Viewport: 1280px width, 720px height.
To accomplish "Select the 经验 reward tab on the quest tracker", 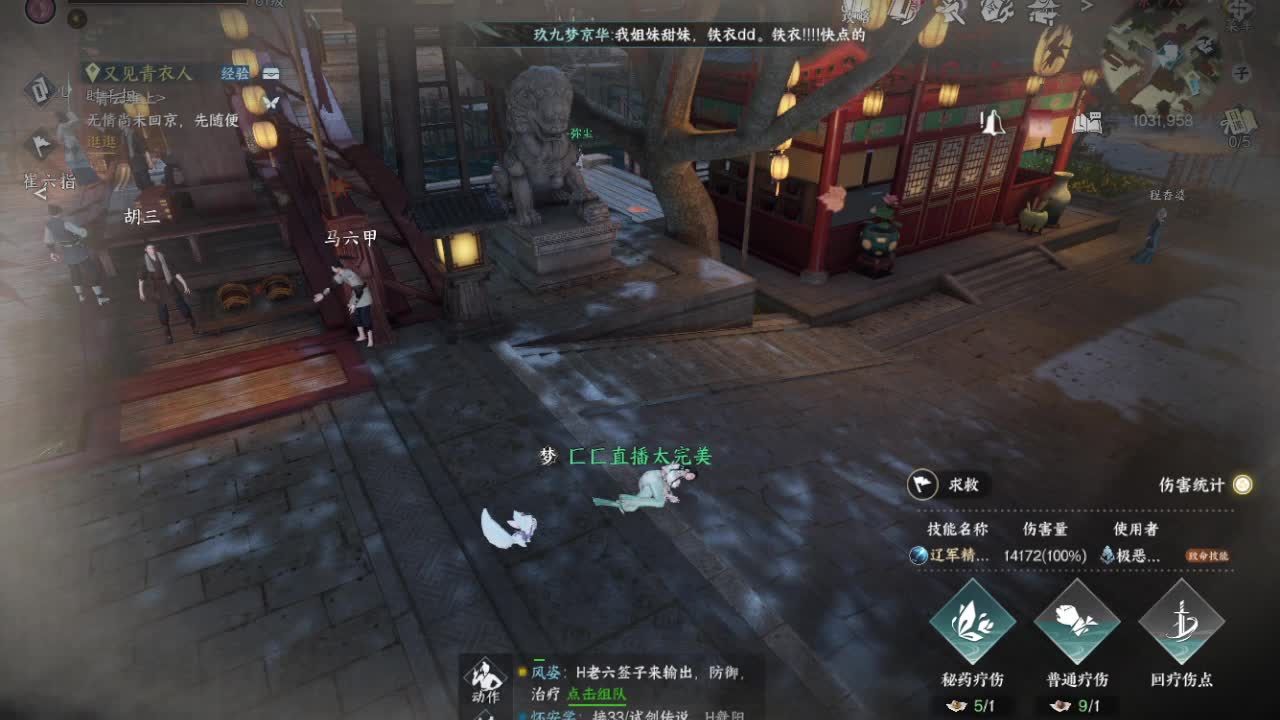I will coord(234,73).
